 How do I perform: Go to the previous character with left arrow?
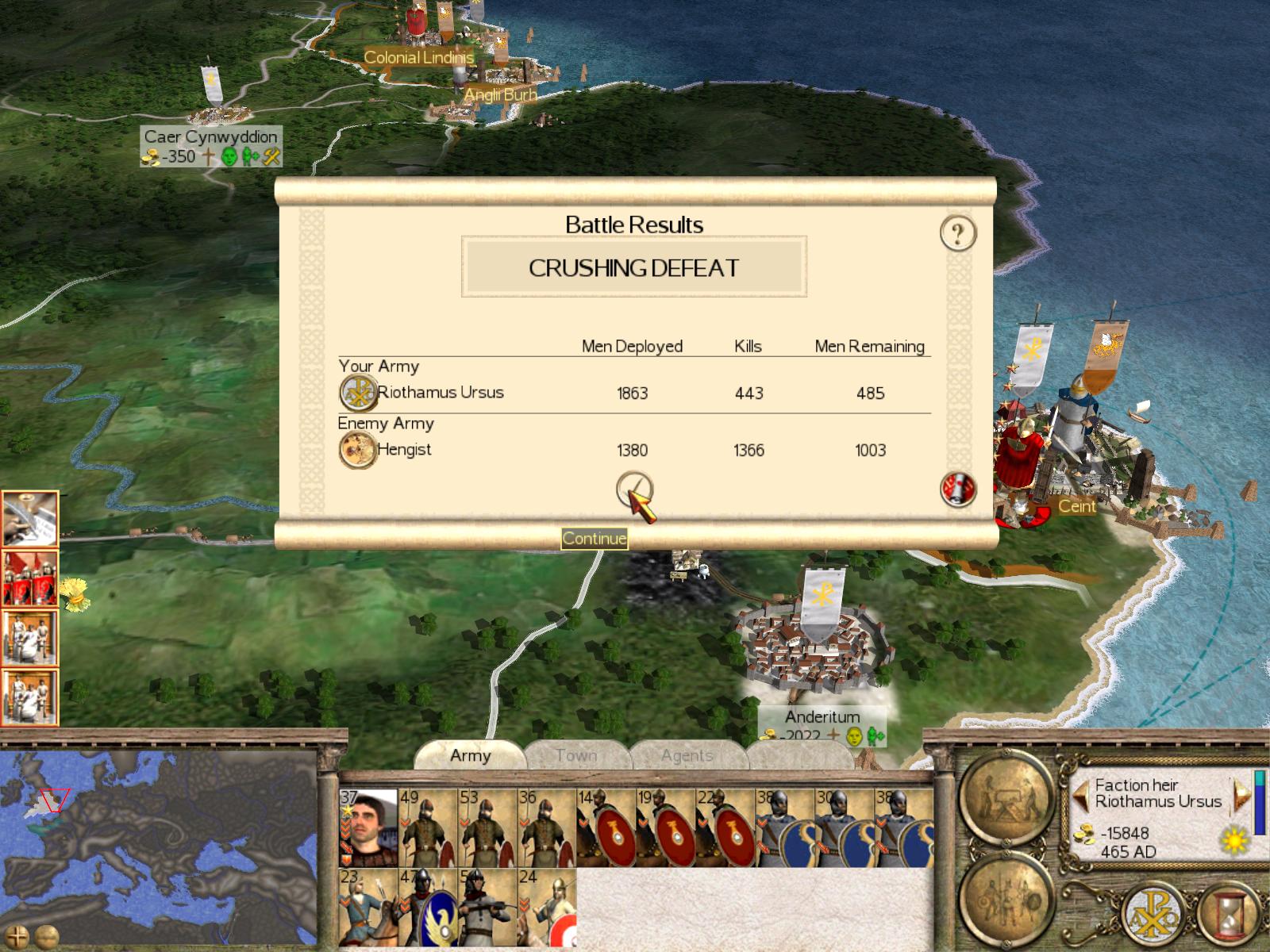coord(1080,793)
